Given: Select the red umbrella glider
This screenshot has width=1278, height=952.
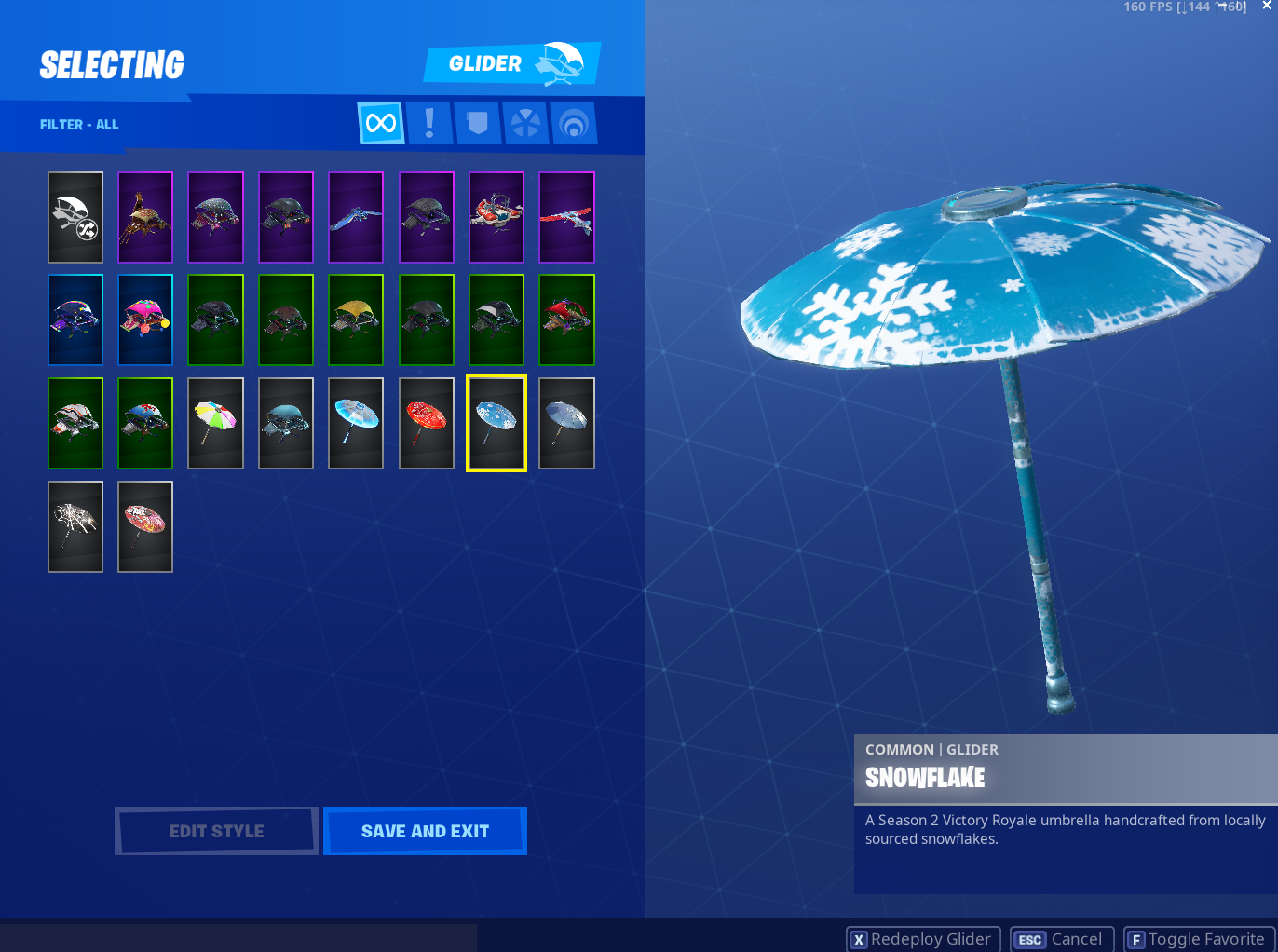Looking at the screenshot, I should [x=426, y=423].
